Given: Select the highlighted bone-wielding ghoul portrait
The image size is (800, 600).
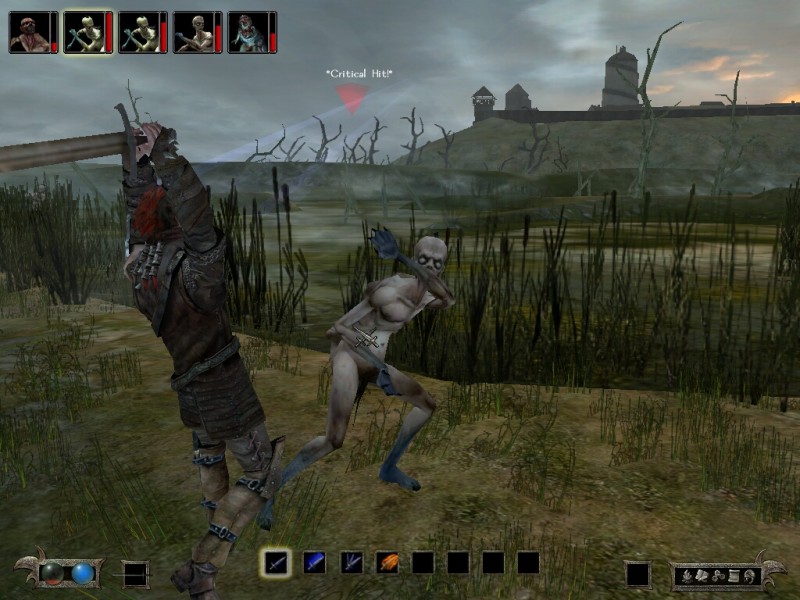Looking at the screenshot, I should pos(84,32).
